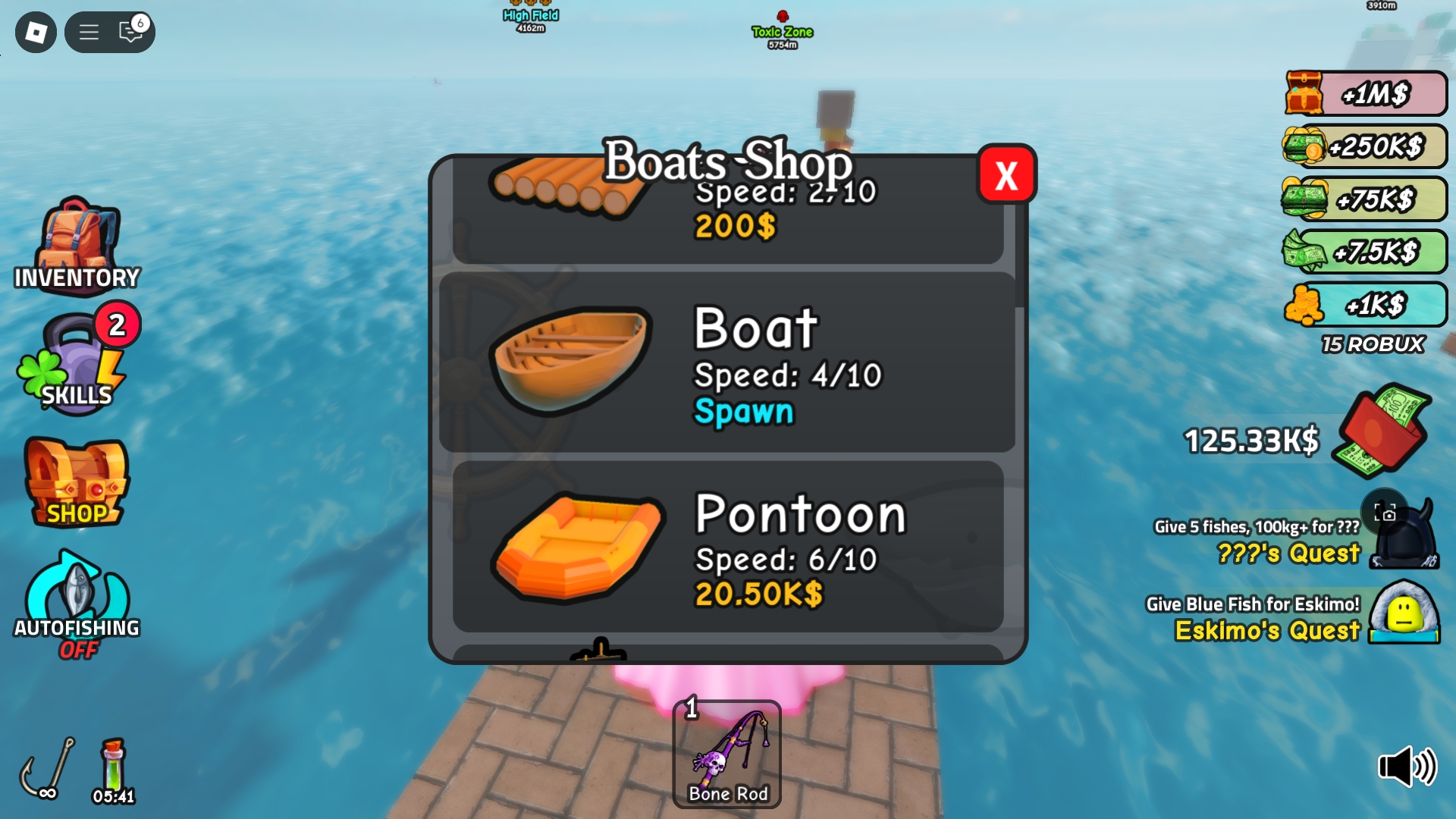View the Toxic Zone location marker
Viewport: 1456px width, 819px height.
coord(782,31)
